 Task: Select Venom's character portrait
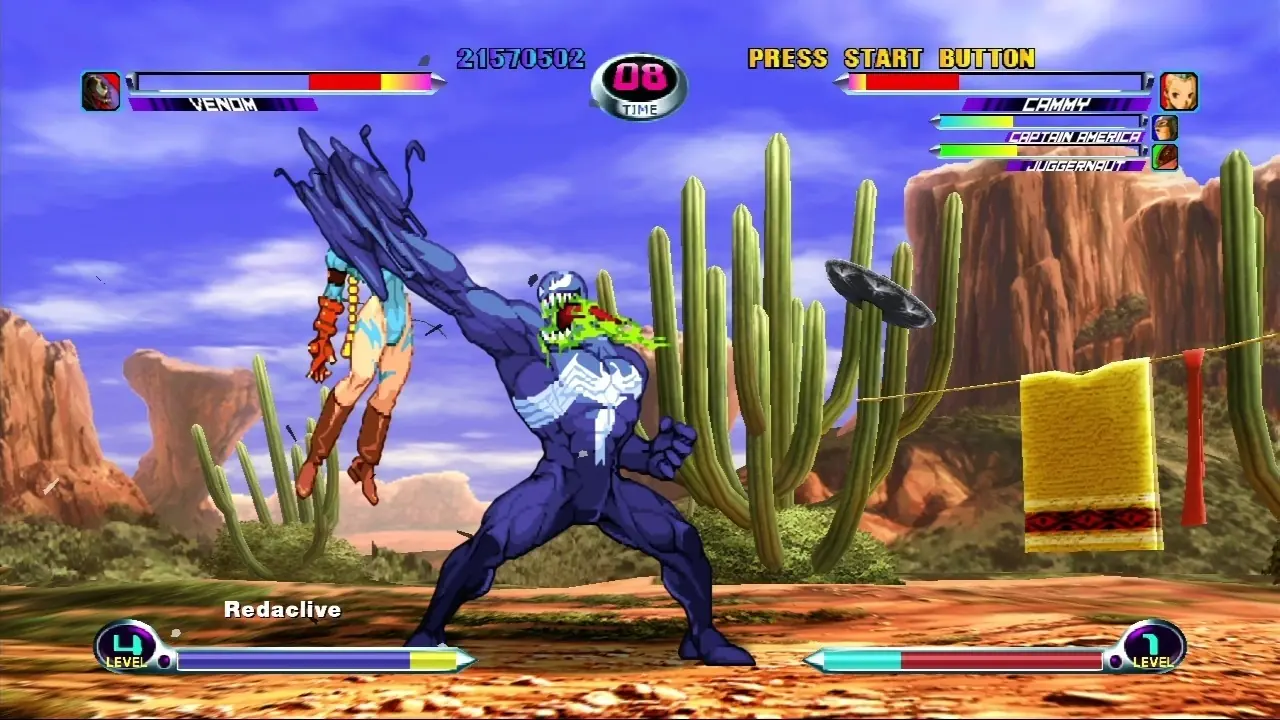tap(101, 91)
